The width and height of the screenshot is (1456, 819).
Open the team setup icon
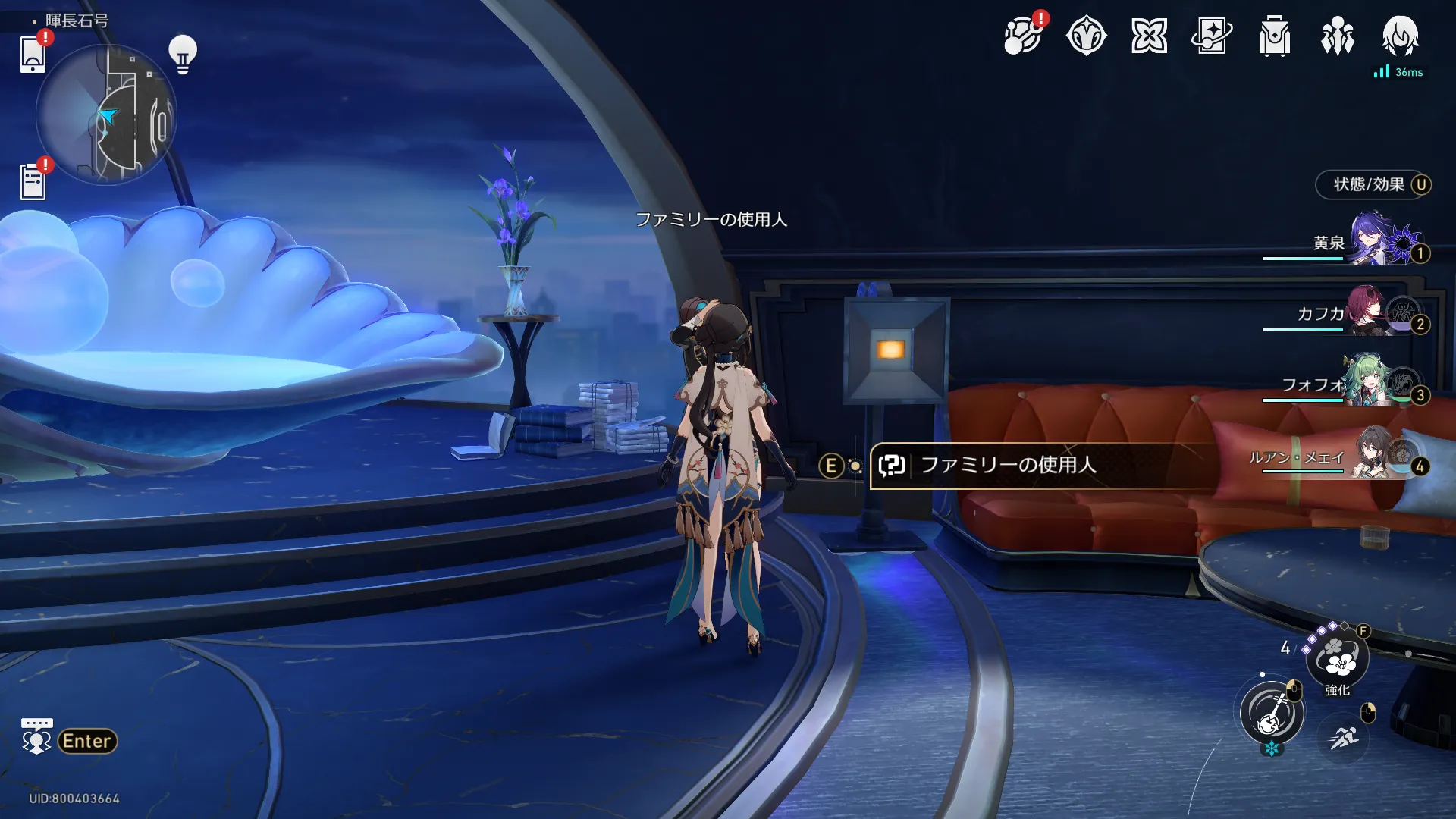pyautogui.click(x=1338, y=36)
